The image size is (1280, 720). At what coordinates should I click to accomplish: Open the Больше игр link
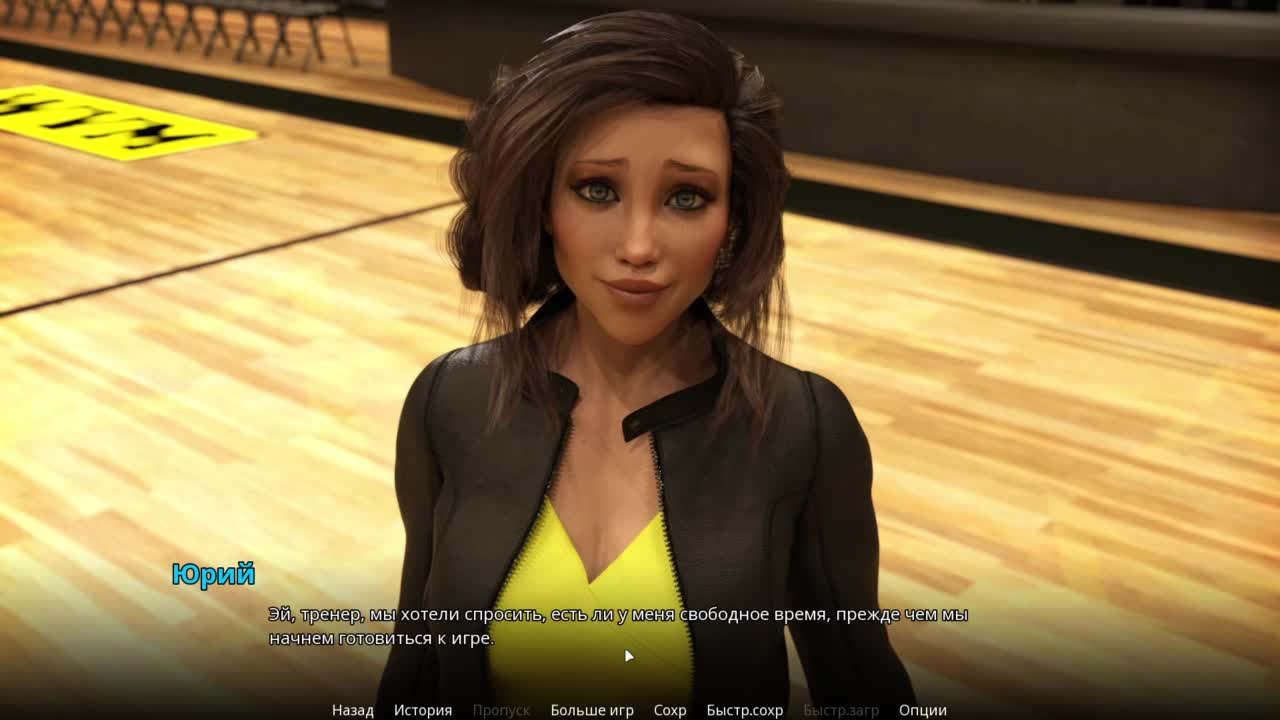click(591, 710)
